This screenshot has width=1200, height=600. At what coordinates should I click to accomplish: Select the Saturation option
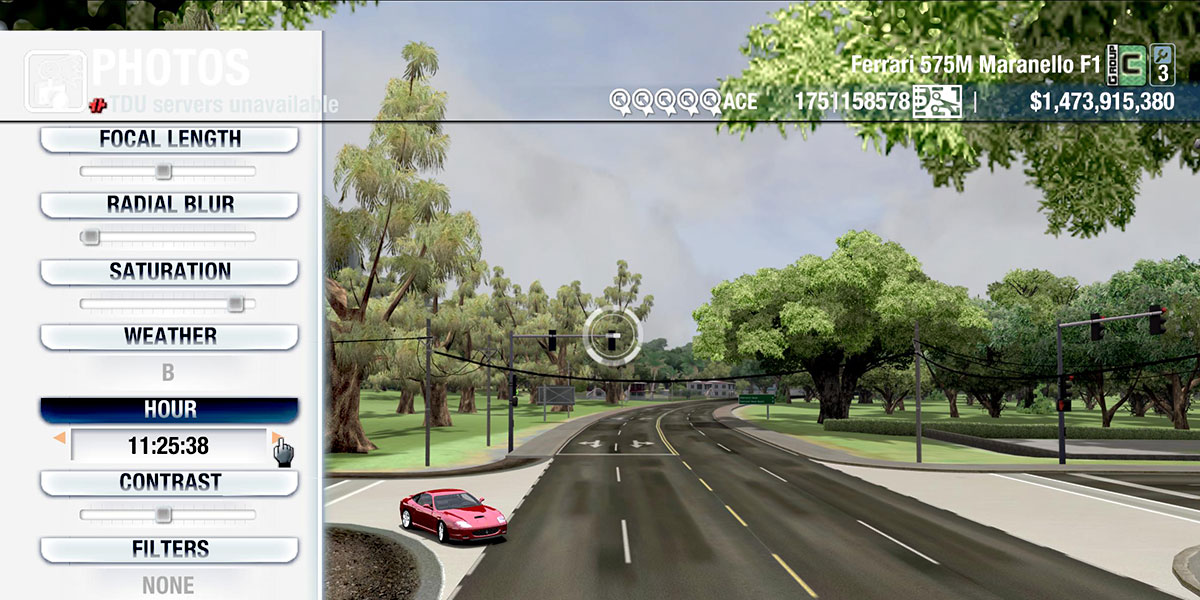coord(169,271)
